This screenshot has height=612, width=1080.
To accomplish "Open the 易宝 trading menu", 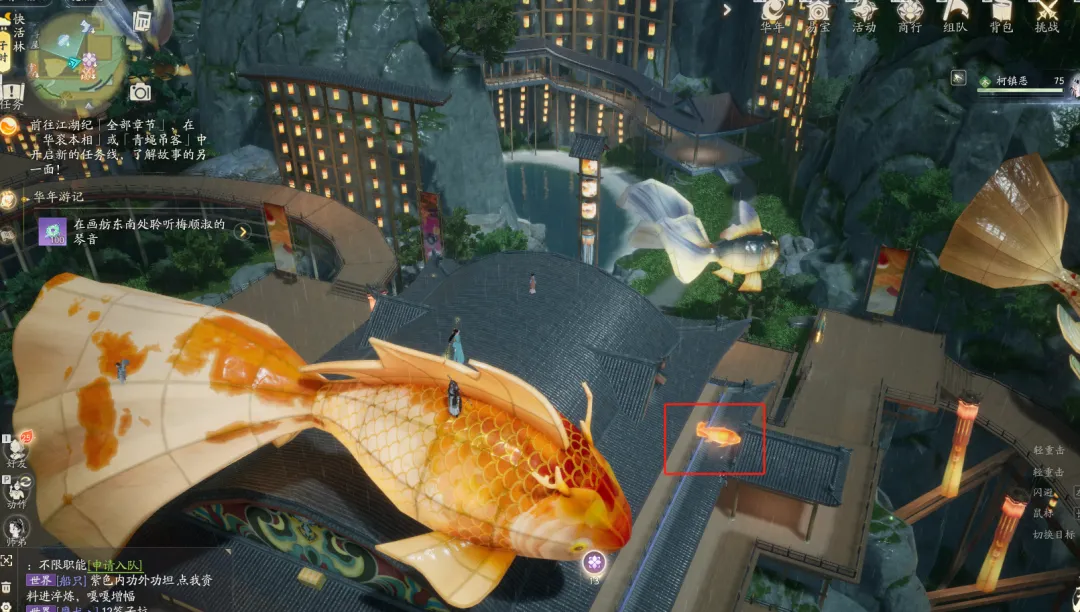I will pyautogui.click(x=819, y=14).
